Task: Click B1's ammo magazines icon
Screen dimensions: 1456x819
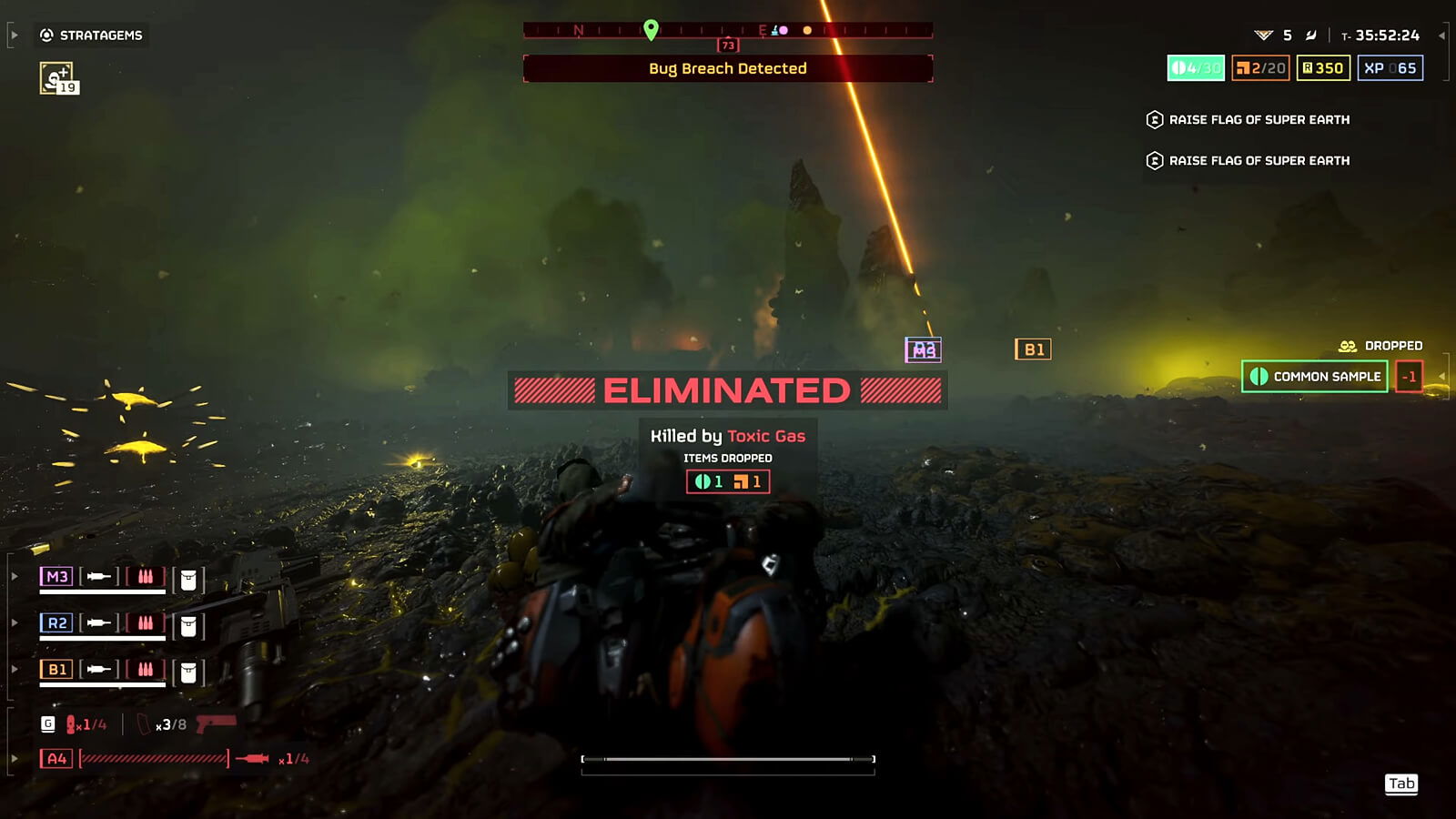Action: [146, 670]
